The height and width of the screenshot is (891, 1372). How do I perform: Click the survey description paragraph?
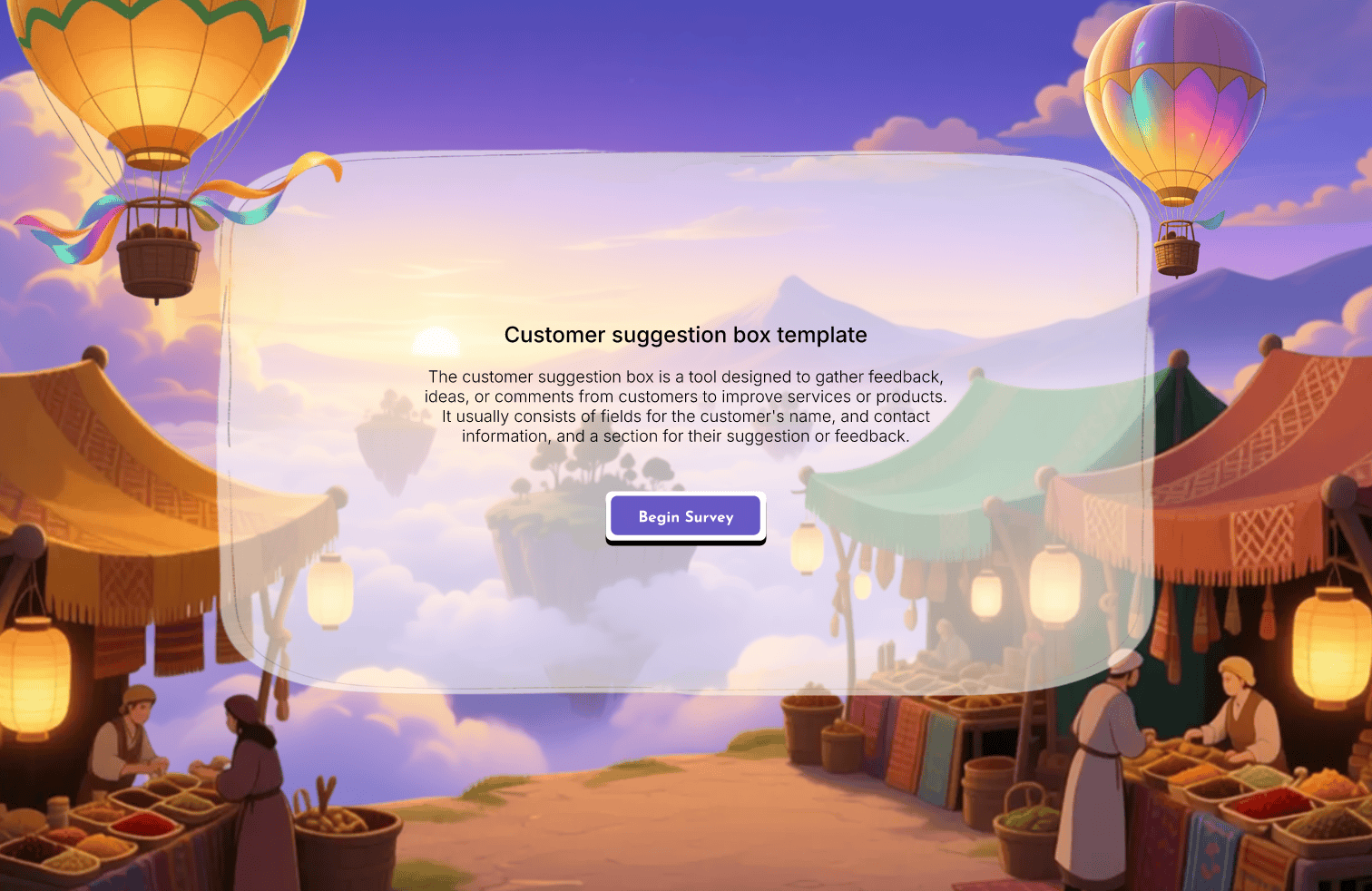(685, 406)
